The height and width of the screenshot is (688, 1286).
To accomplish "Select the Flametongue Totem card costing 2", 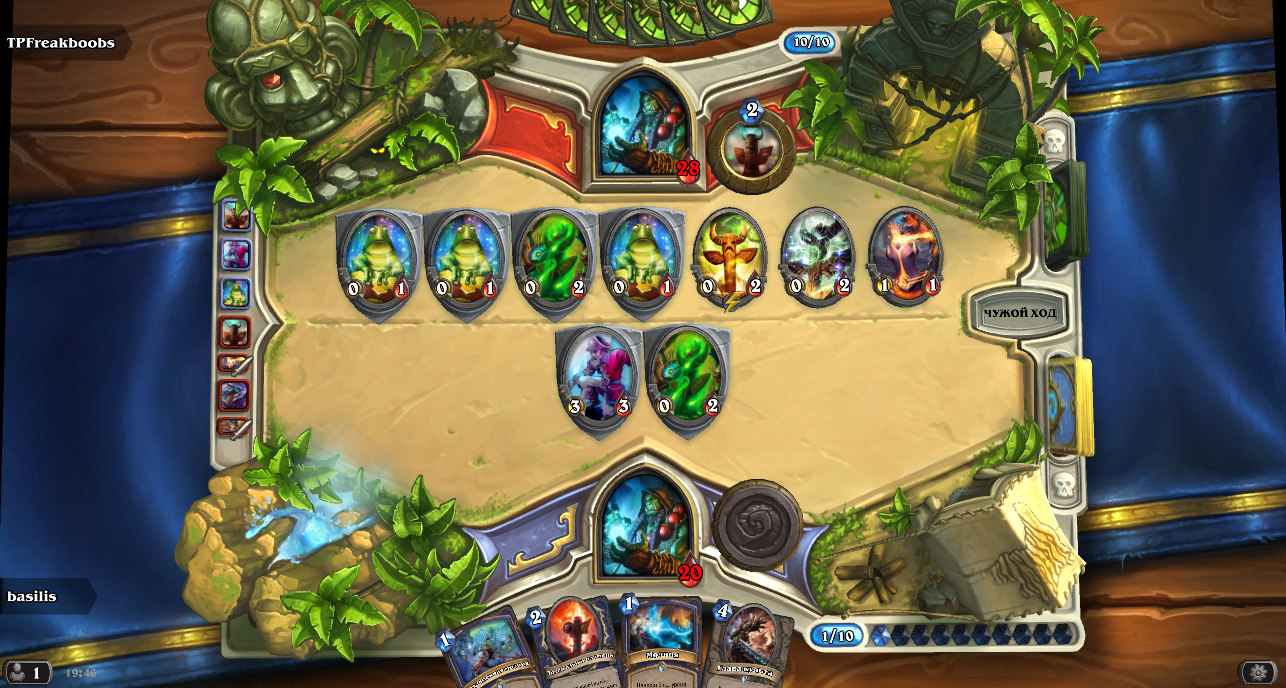I will (571, 645).
